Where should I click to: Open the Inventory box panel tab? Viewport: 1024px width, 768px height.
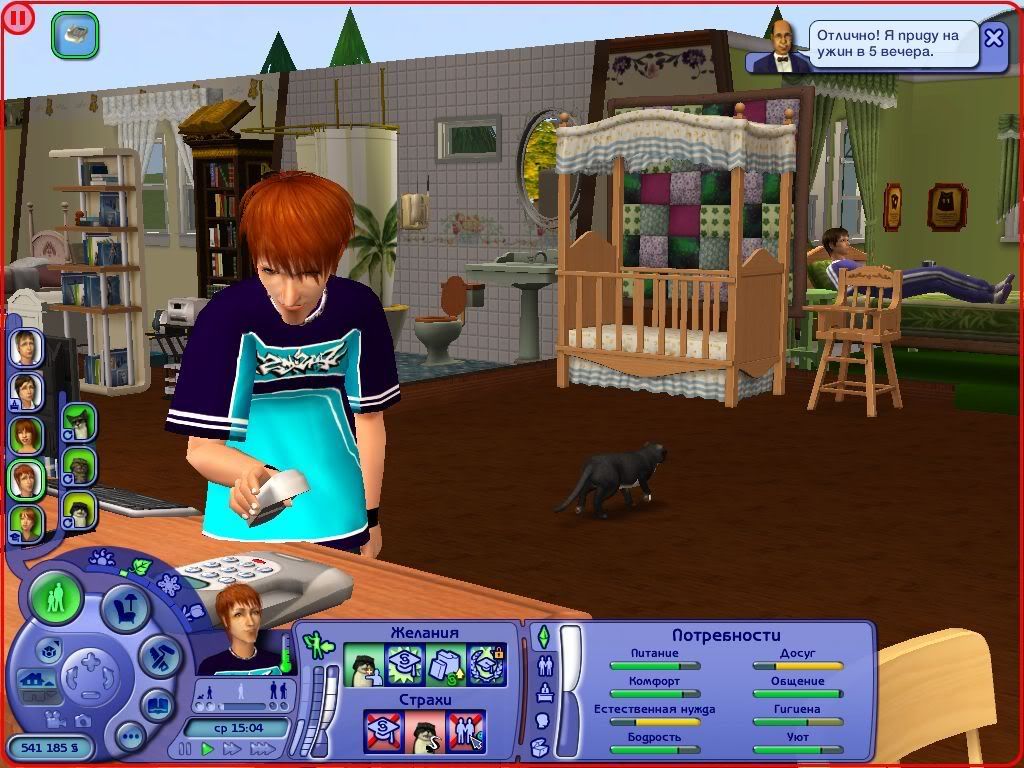[542, 746]
